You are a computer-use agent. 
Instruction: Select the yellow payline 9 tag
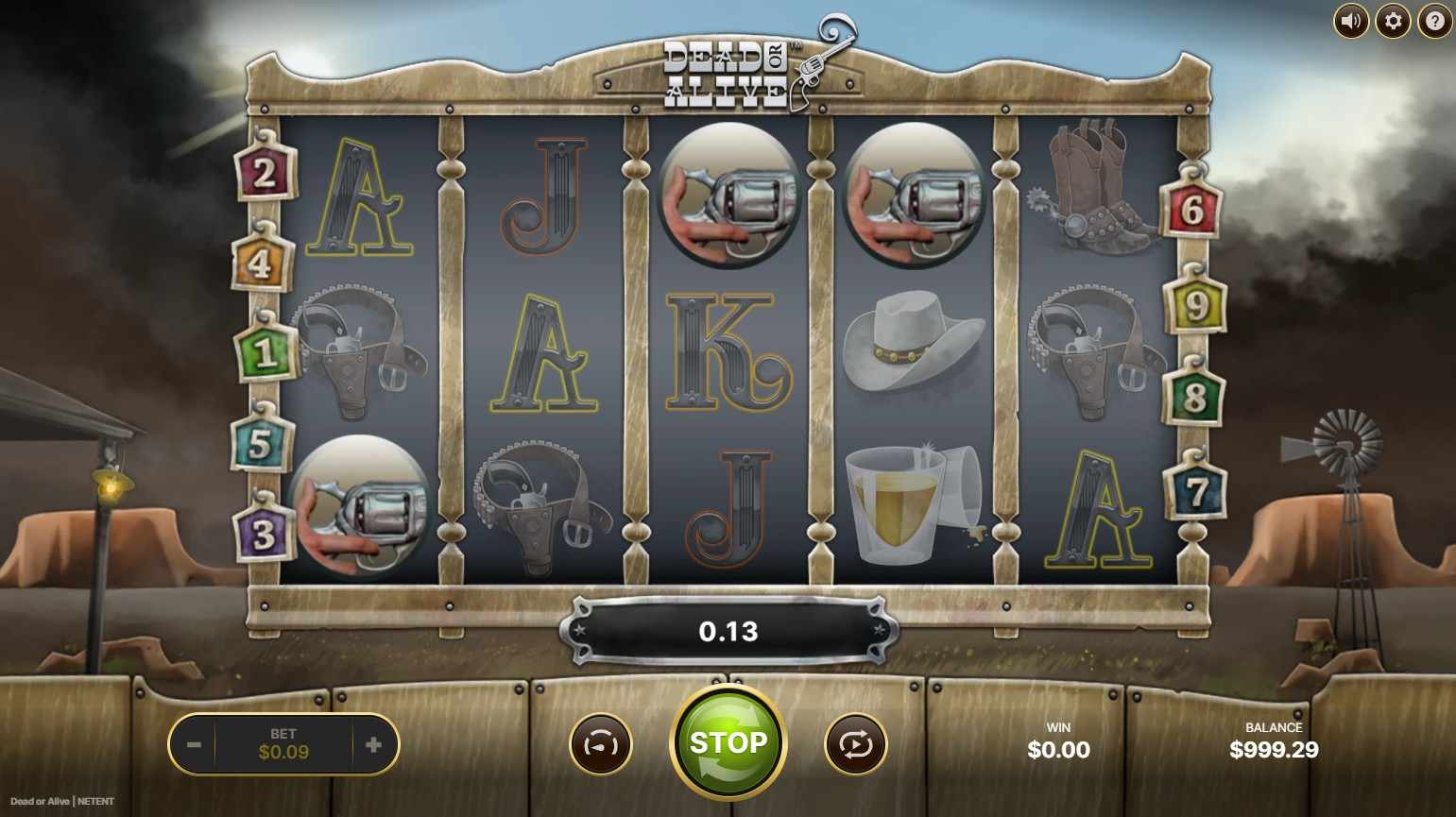click(x=1195, y=306)
